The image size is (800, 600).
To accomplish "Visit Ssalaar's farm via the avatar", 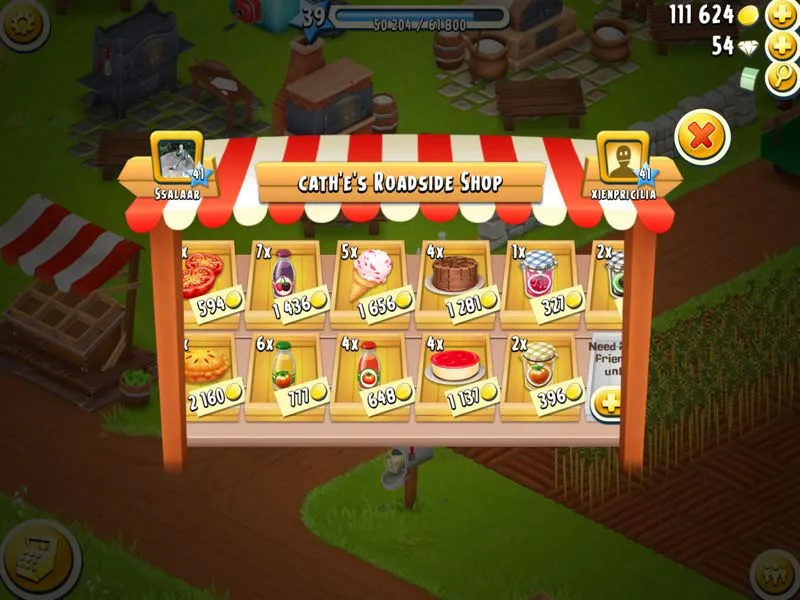I will click(x=177, y=158).
